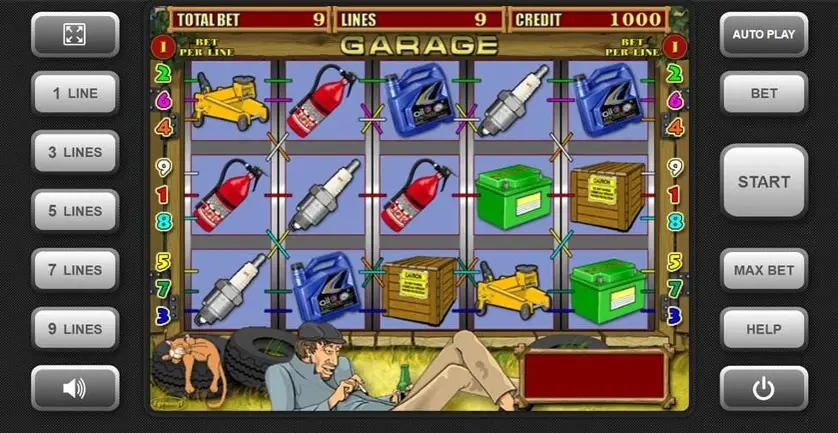The height and width of the screenshot is (433, 838).
Task: Activate all 9 LINES
Action: click(x=75, y=329)
